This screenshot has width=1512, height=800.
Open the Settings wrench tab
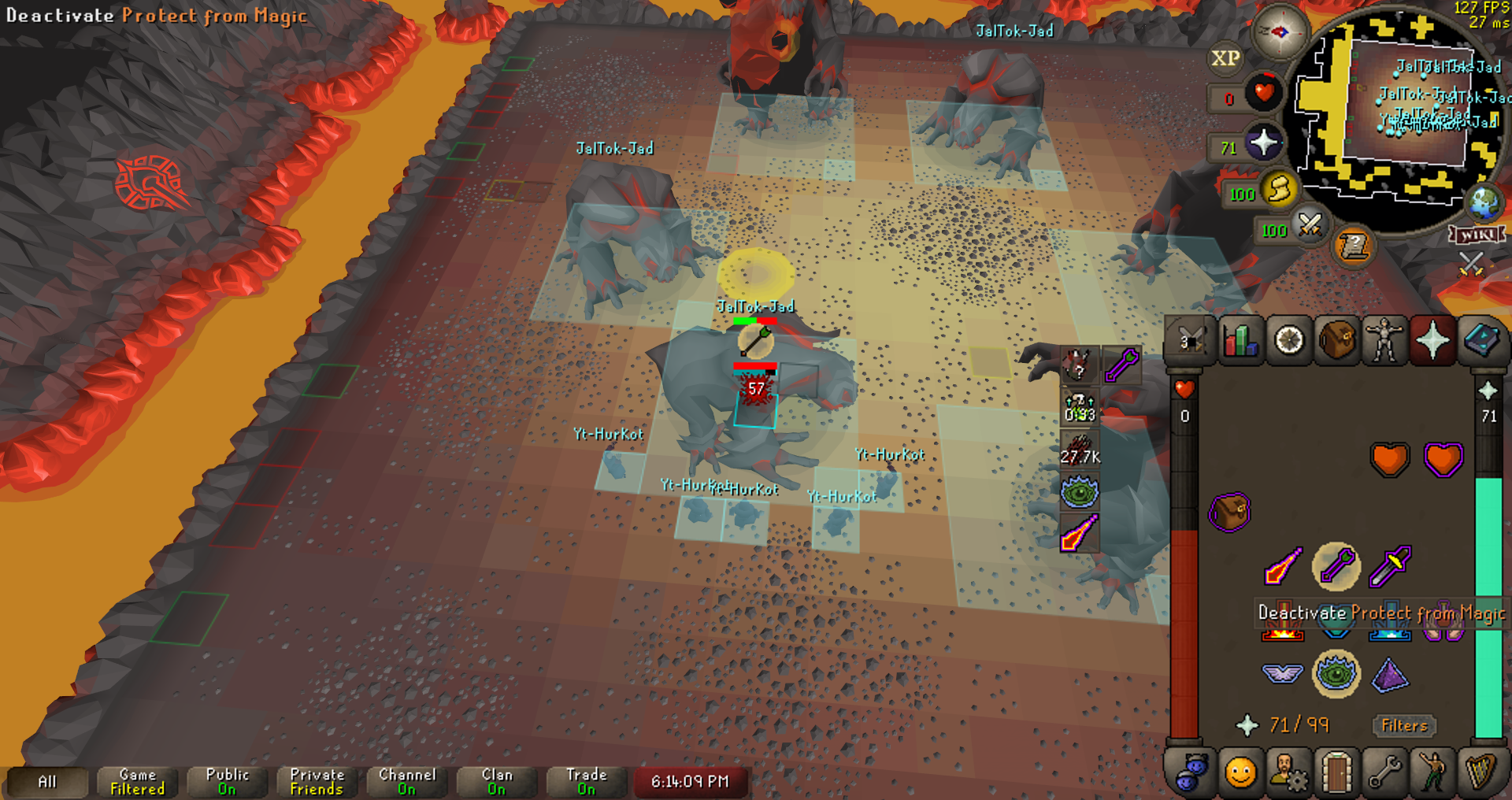1384,772
